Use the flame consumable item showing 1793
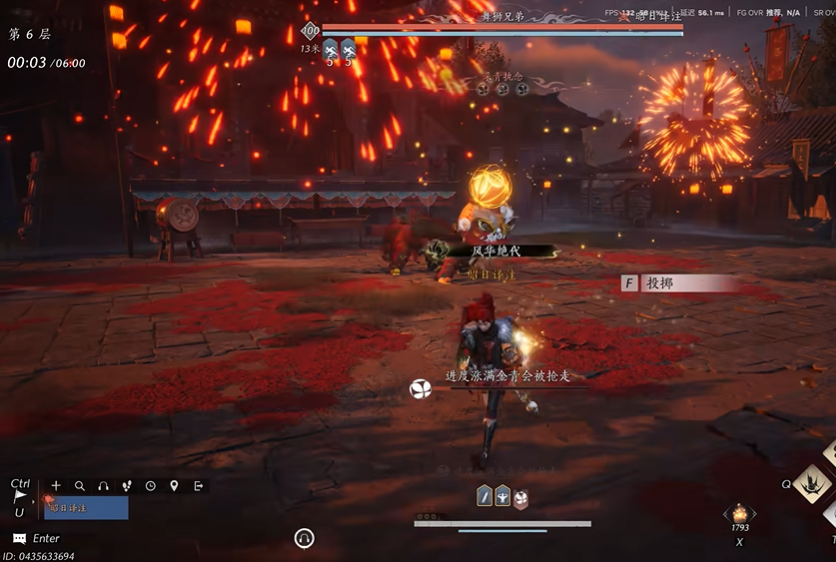The height and width of the screenshot is (562, 836). [x=740, y=513]
